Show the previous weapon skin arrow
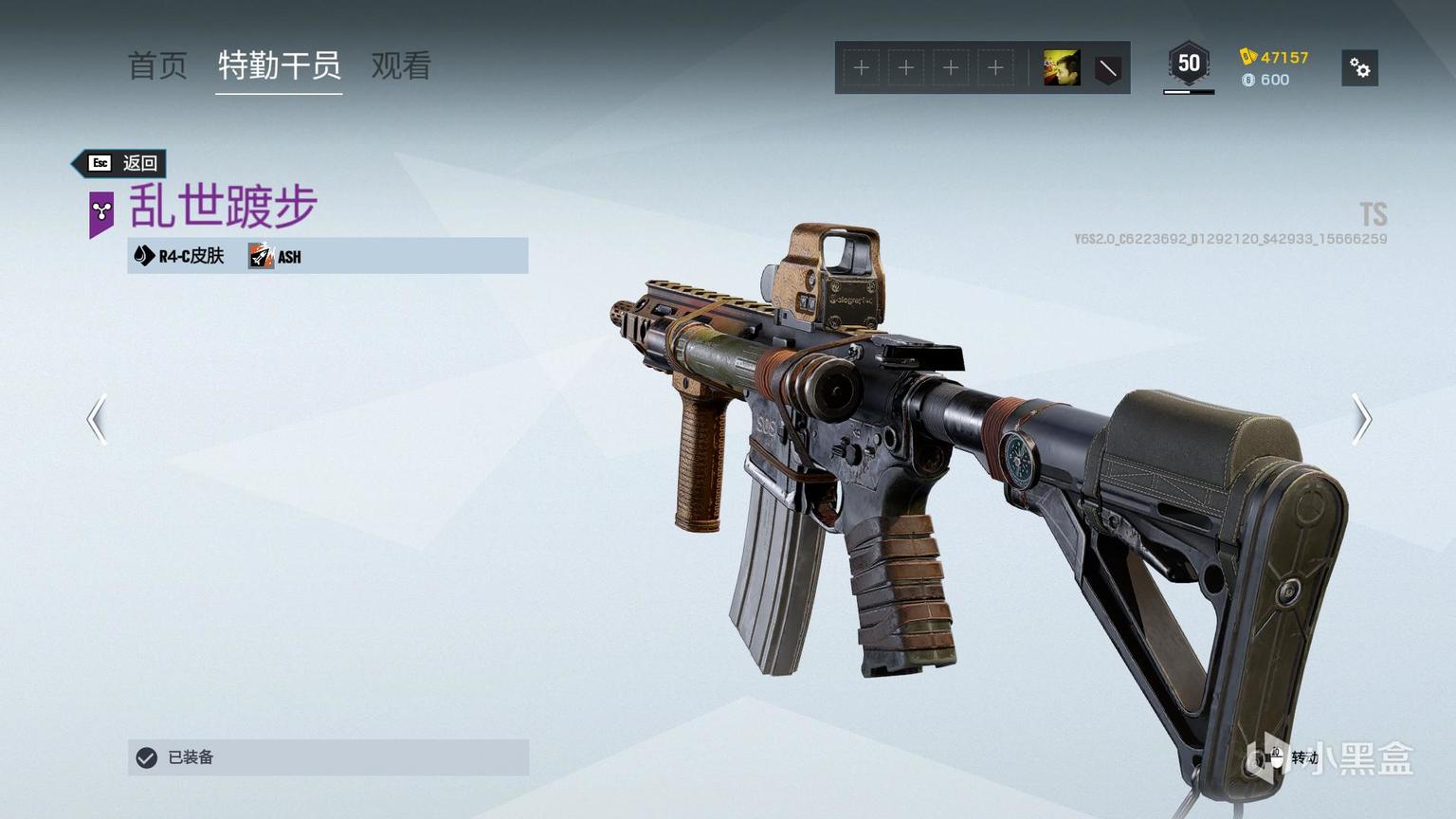This screenshot has width=1456, height=819. point(97,419)
